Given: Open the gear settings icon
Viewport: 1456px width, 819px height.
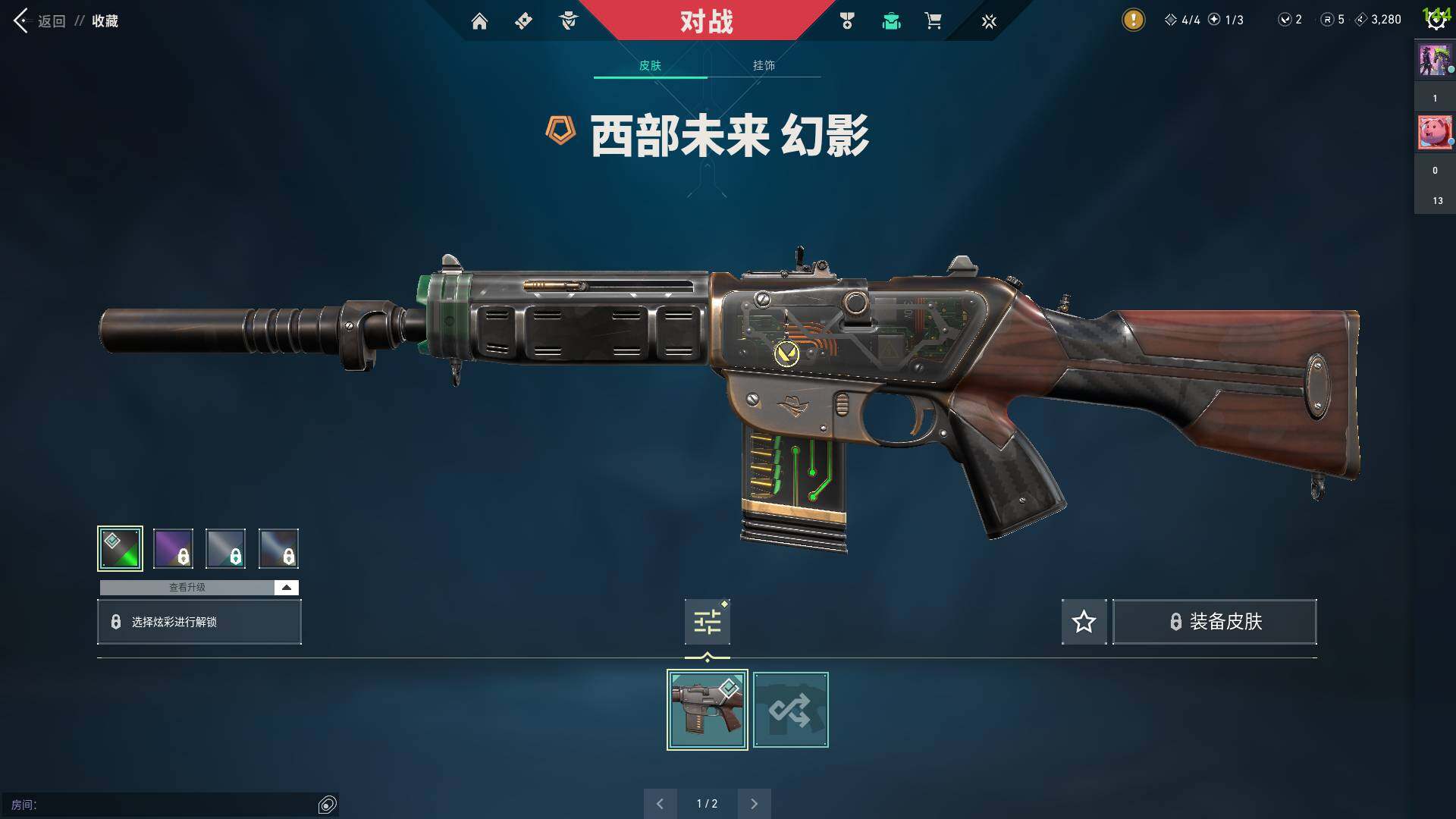Looking at the screenshot, I should coord(1436,20).
